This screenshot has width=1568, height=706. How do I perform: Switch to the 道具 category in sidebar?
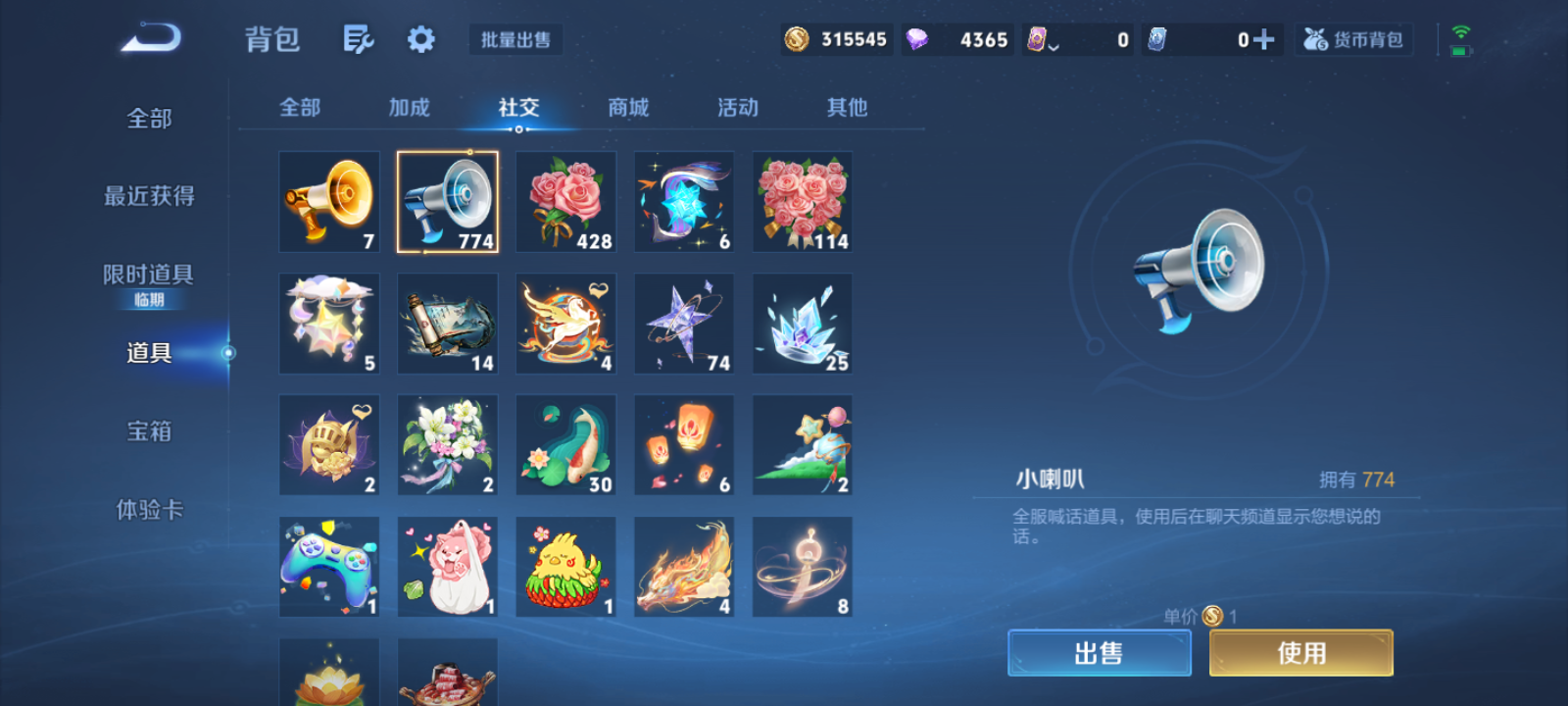click(x=149, y=354)
